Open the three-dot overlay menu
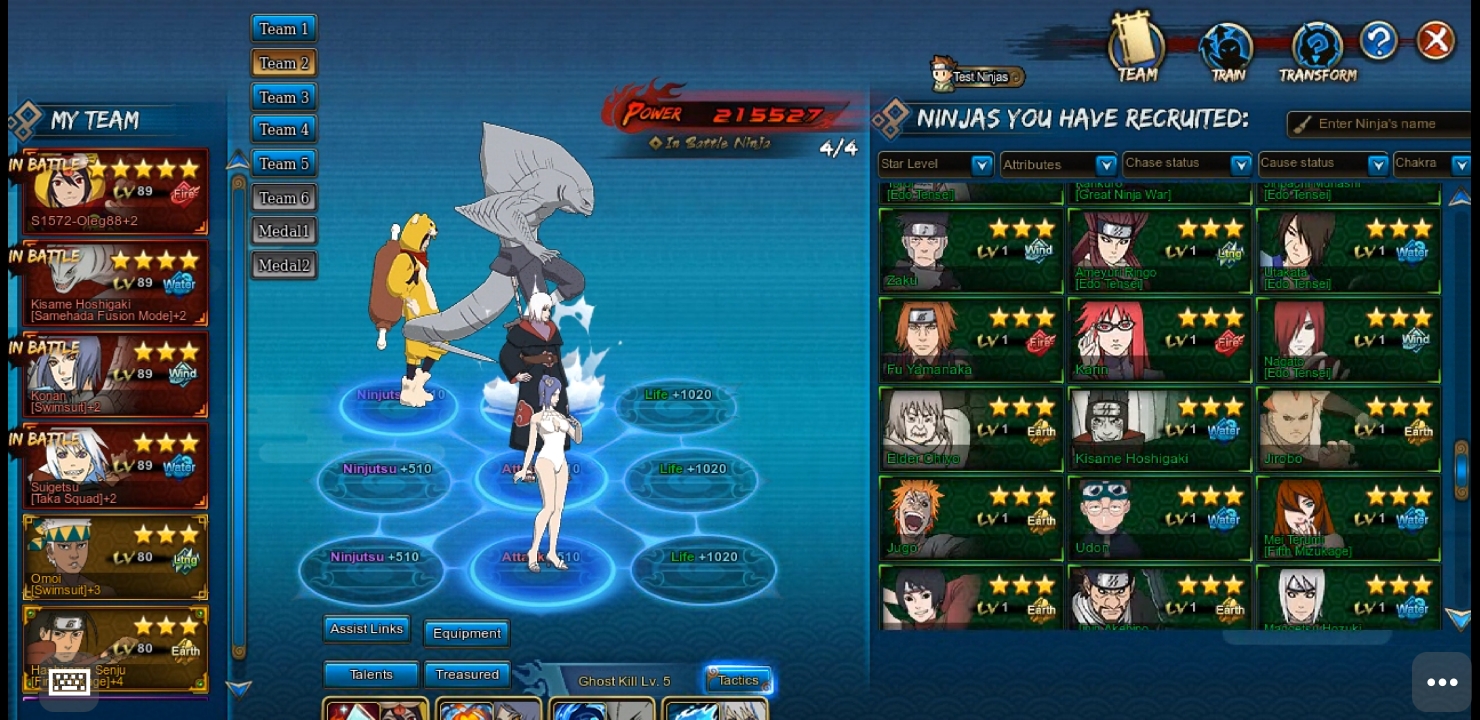 click(1441, 682)
